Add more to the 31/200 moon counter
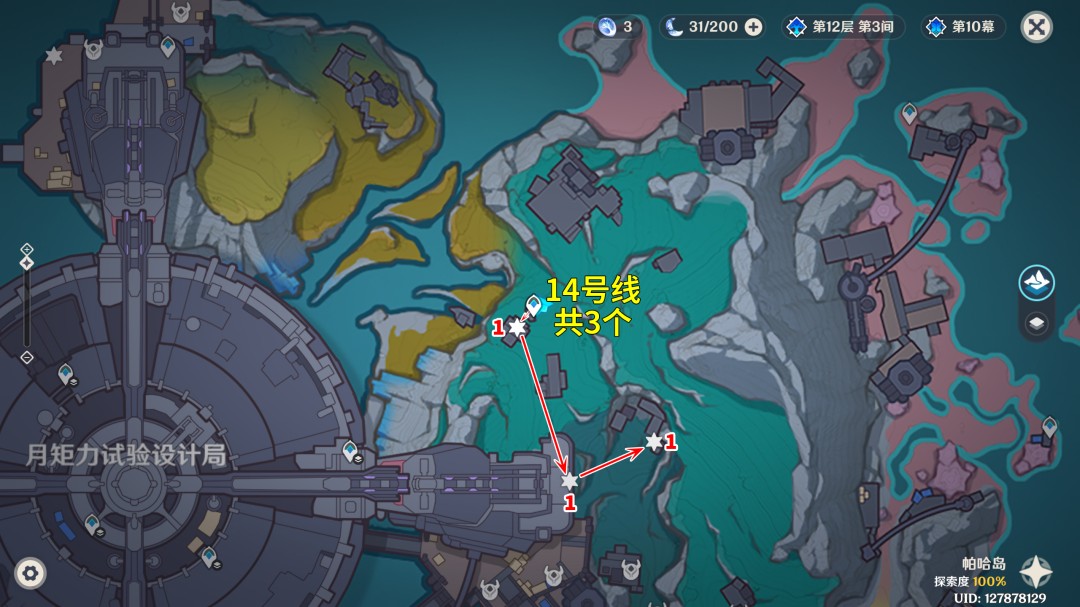This screenshot has width=1080, height=607. click(754, 27)
